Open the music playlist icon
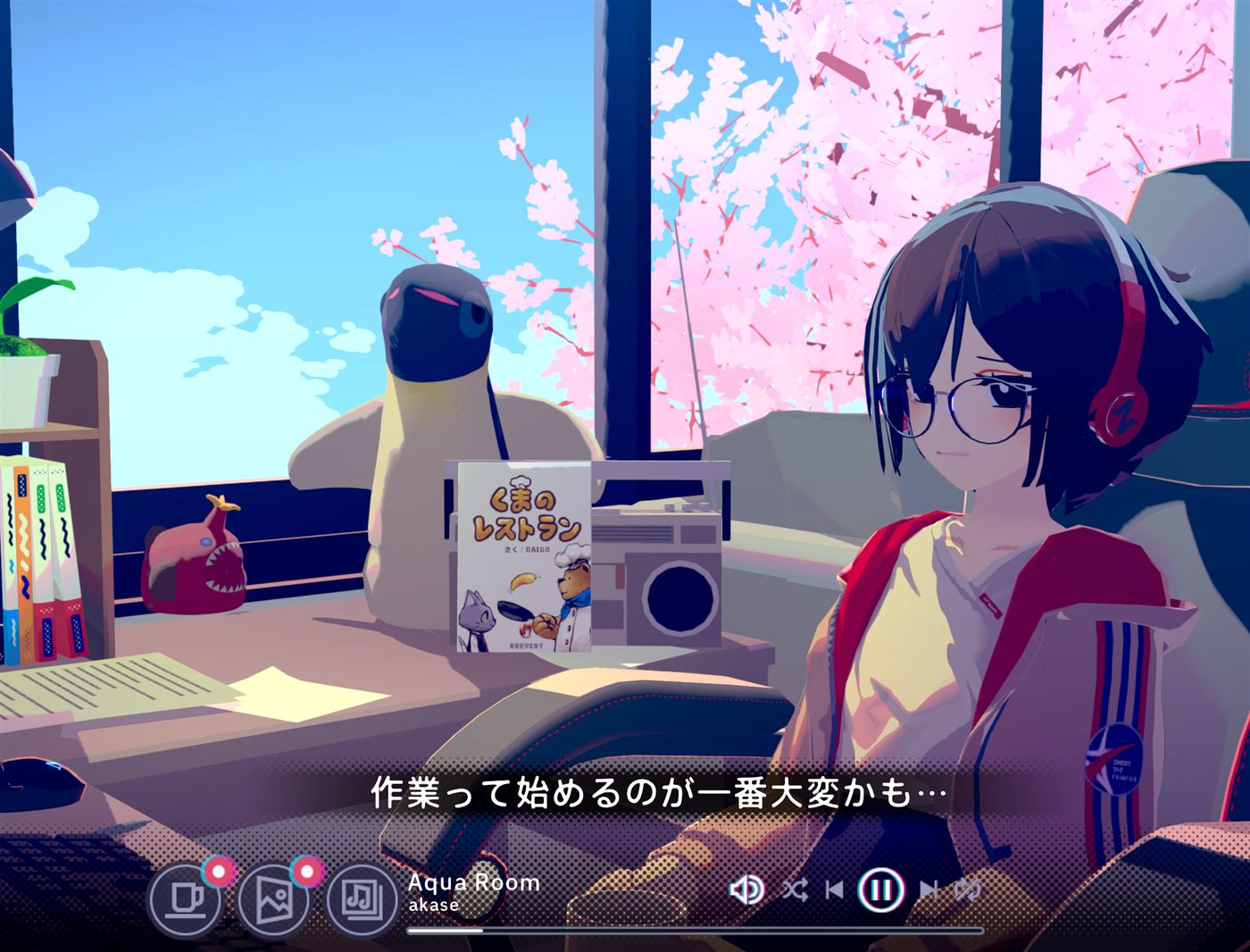This screenshot has height=952, width=1250. [x=362, y=897]
